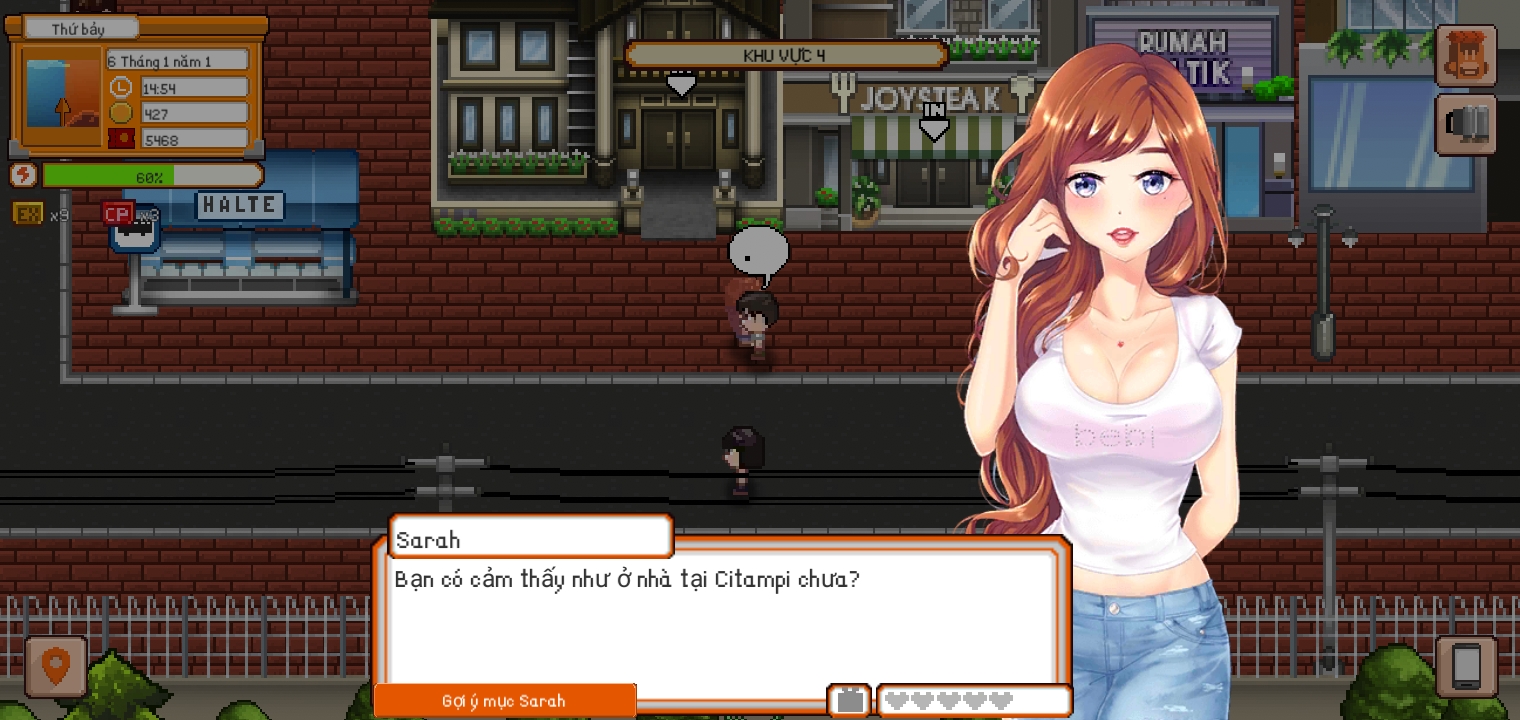Open the character face profile icon
Image resolution: width=1520 pixels, height=720 pixels.
(1466, 56)
